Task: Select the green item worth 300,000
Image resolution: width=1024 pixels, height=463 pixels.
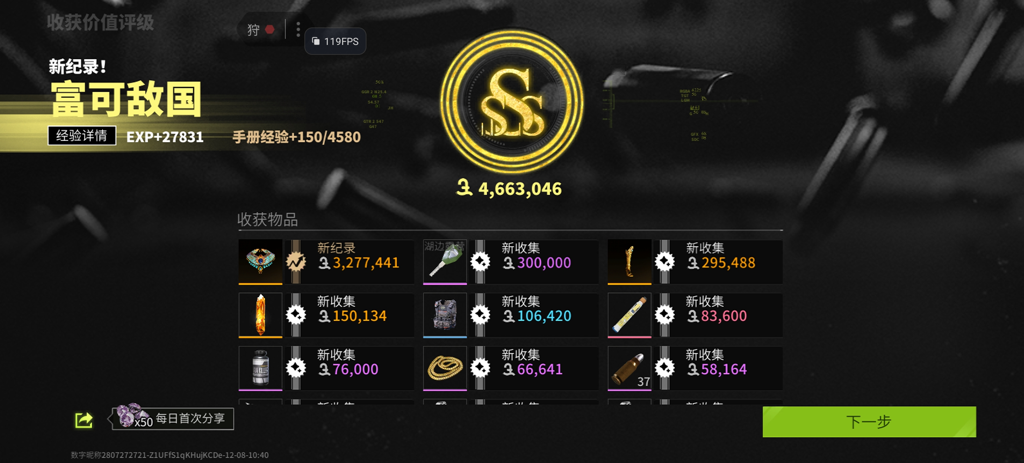Action: pos(445,262)
